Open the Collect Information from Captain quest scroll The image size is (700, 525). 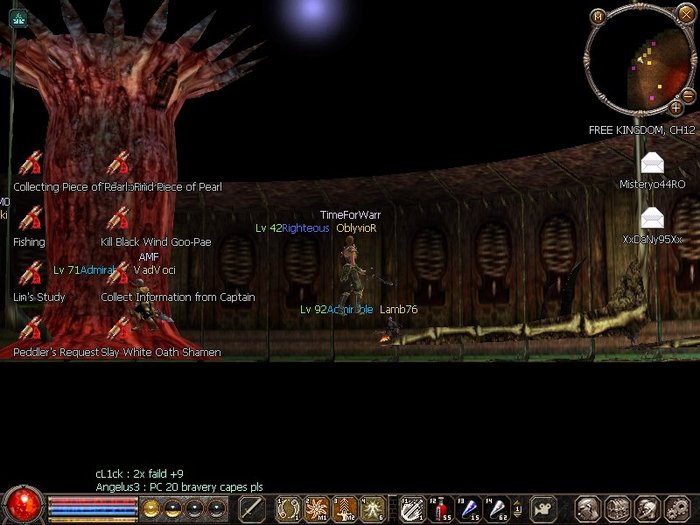tap(118, 273)
